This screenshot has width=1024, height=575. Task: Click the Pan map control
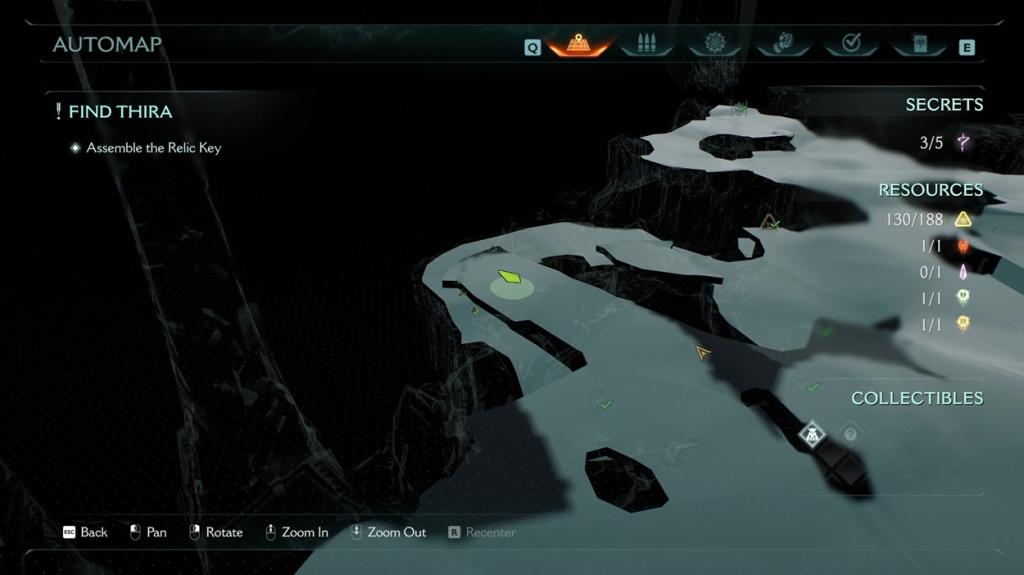coord(148,532)
